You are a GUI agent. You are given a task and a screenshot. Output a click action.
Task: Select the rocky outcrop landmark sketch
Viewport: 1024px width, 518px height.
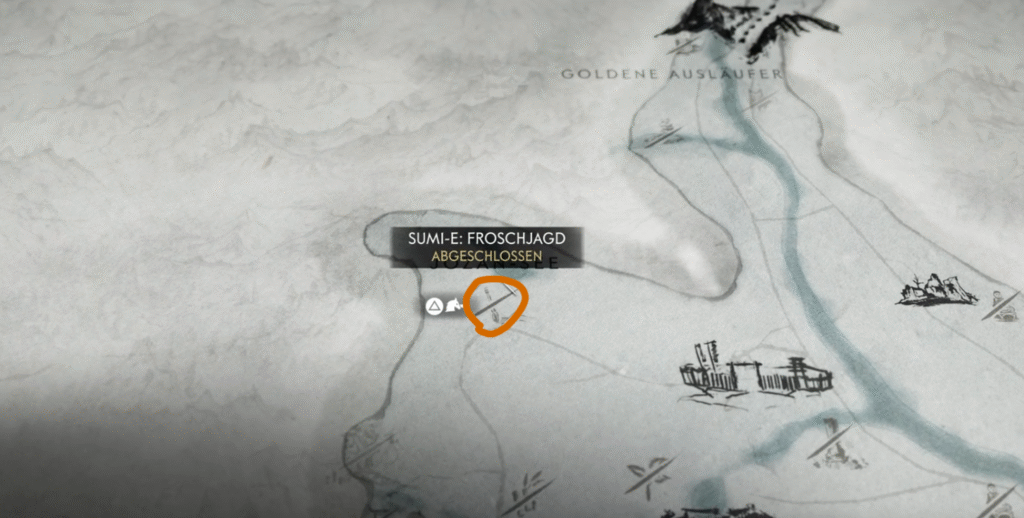pyautogui.click(x=936, y=290)
